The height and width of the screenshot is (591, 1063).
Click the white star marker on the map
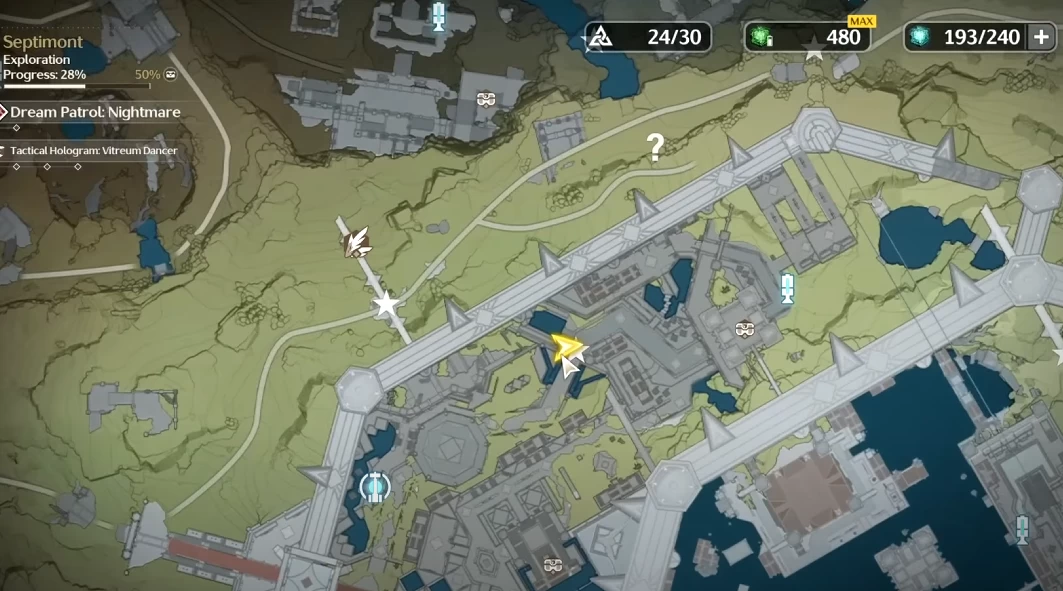(x=386, y=304)
